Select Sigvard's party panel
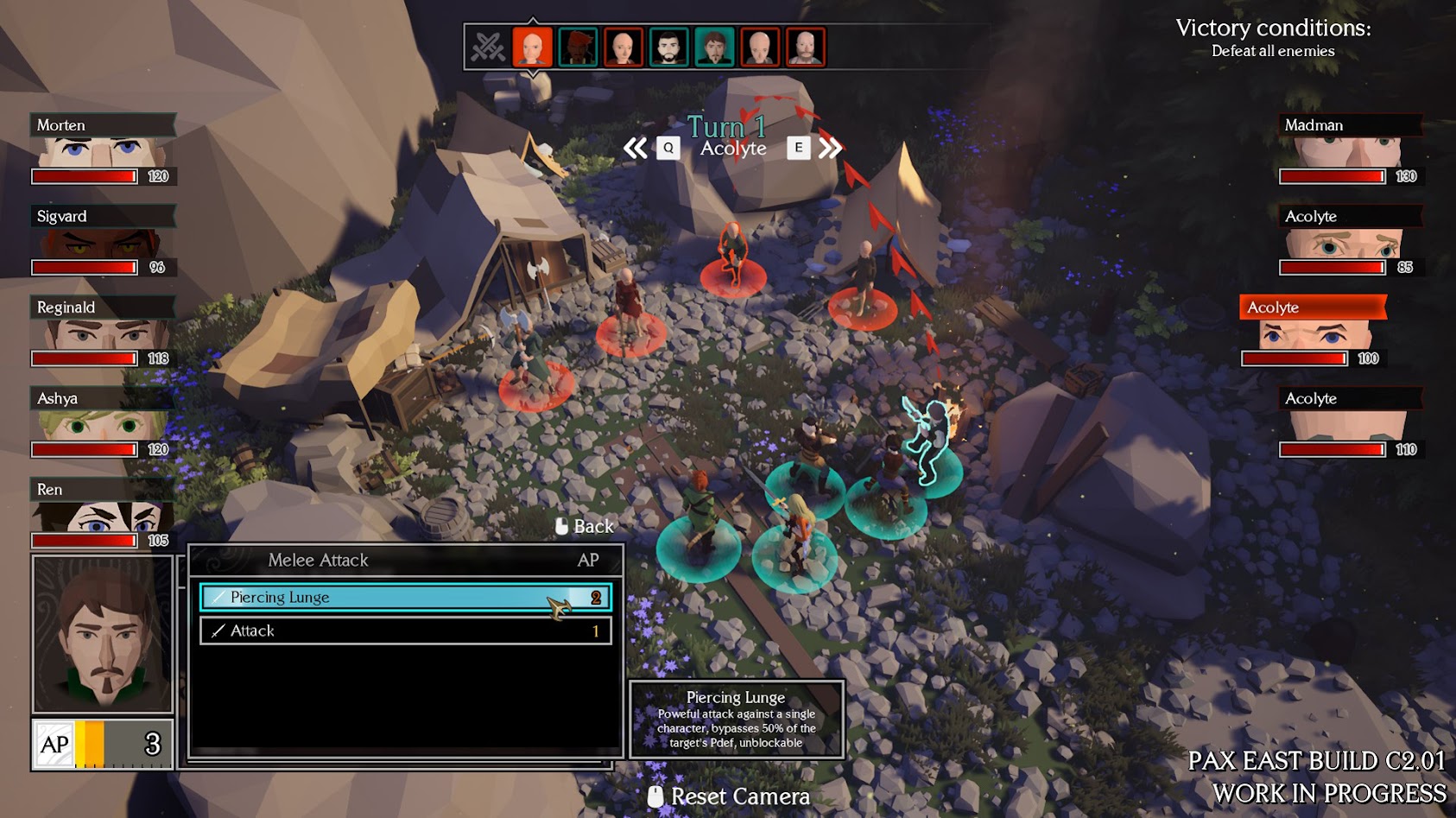This screenshot has width=1456, height=818. point(103,240)
